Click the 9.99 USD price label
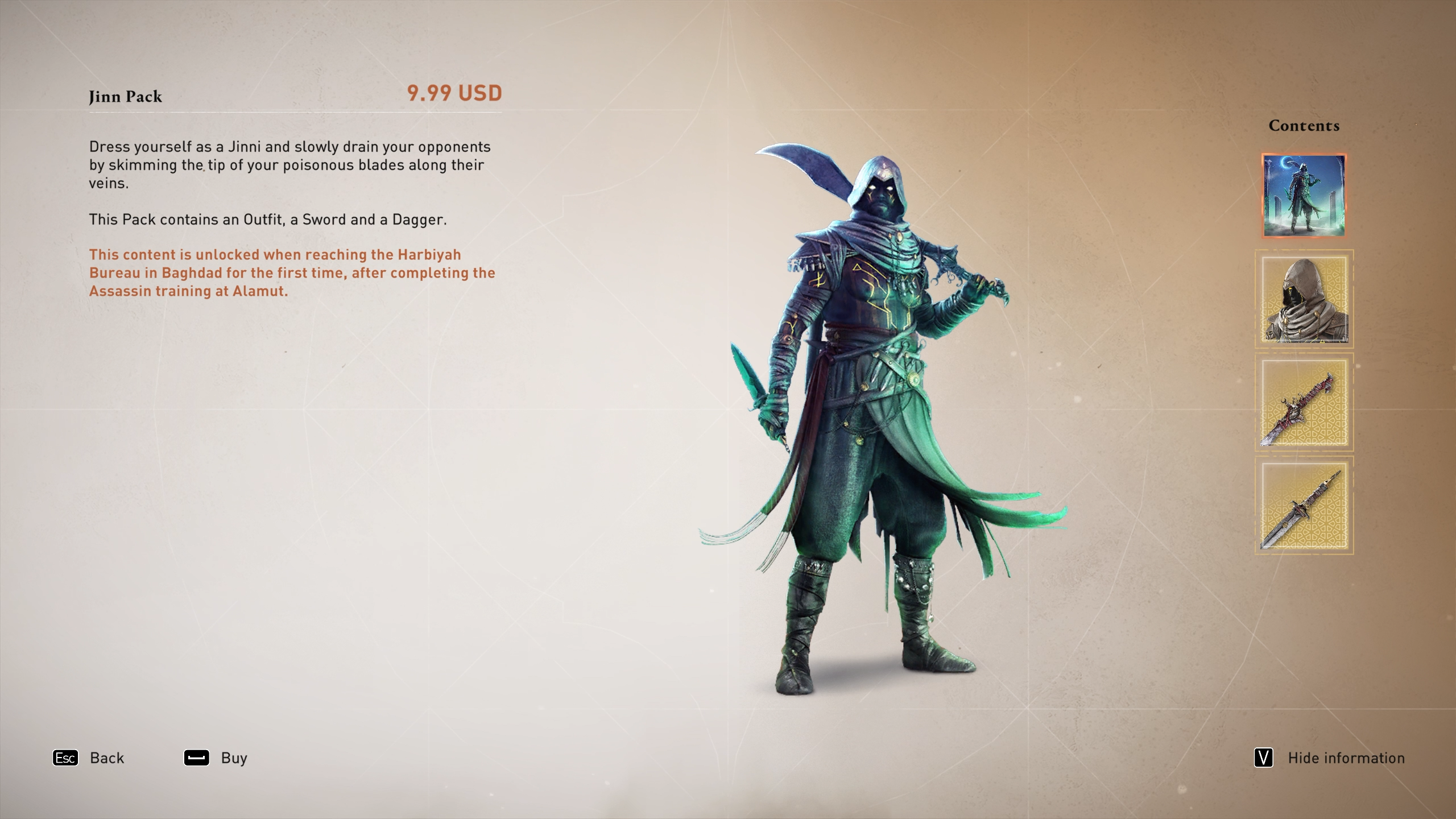1456x819 pixels. coord(453,94)
